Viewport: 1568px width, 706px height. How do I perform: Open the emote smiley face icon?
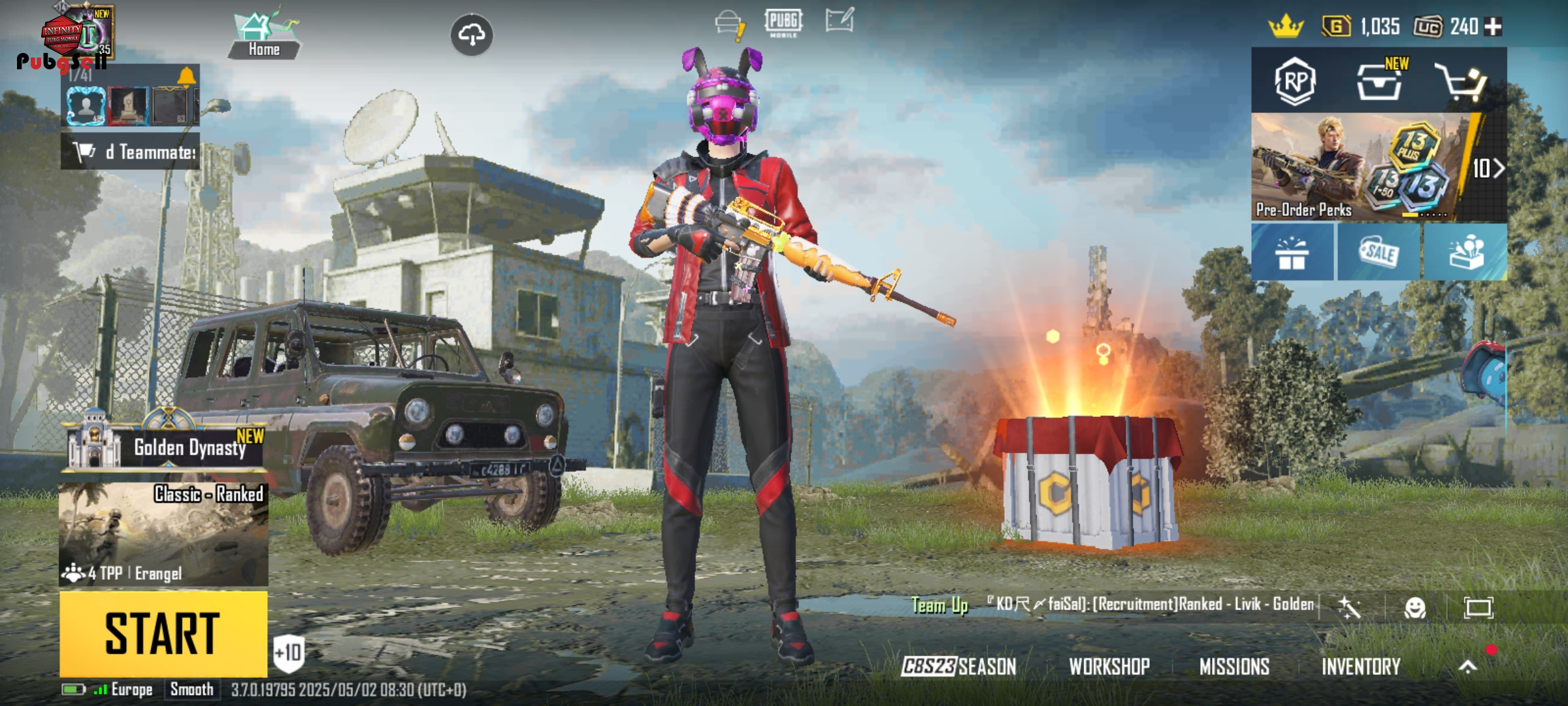pos(1415,607)
